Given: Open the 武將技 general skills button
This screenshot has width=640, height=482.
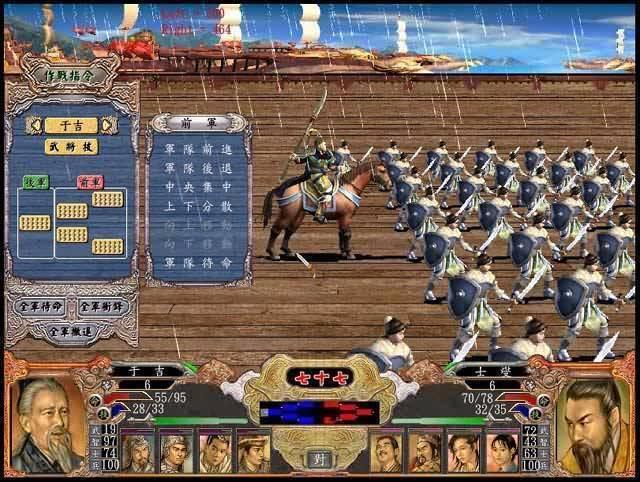Looking at the screenshot, I should (x=71, y=146).
